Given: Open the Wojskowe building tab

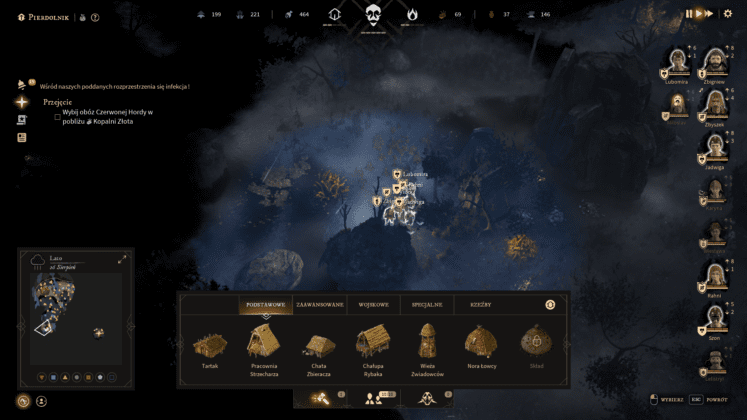Looking at the screenshot, I should [x=373, y=304].
